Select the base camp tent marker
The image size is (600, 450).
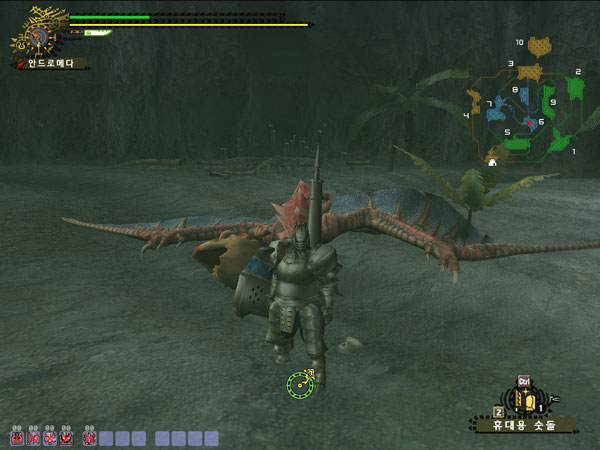491,161
